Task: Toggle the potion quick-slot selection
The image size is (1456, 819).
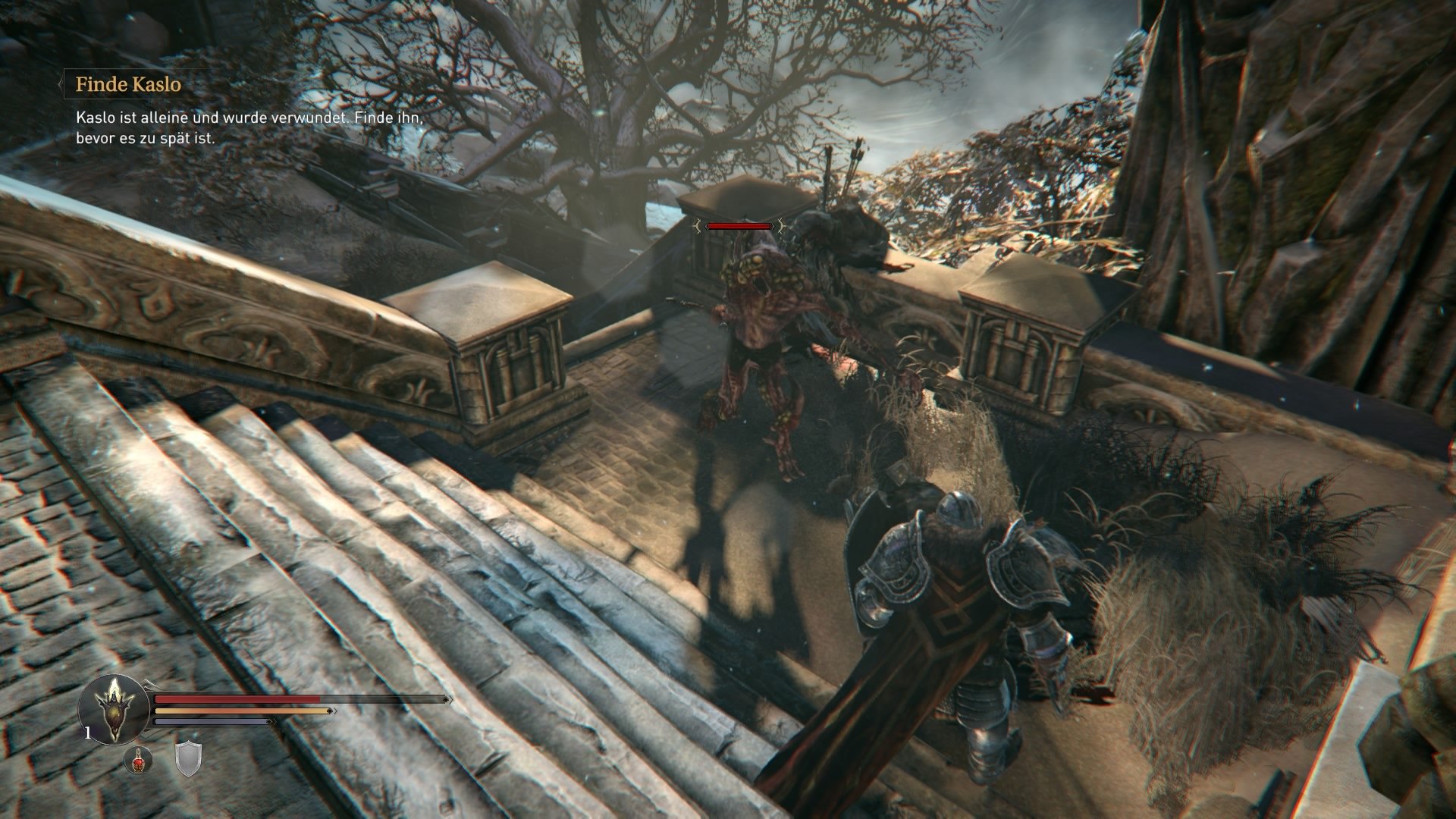Action: pyautogui.click(x=138, y=760)
